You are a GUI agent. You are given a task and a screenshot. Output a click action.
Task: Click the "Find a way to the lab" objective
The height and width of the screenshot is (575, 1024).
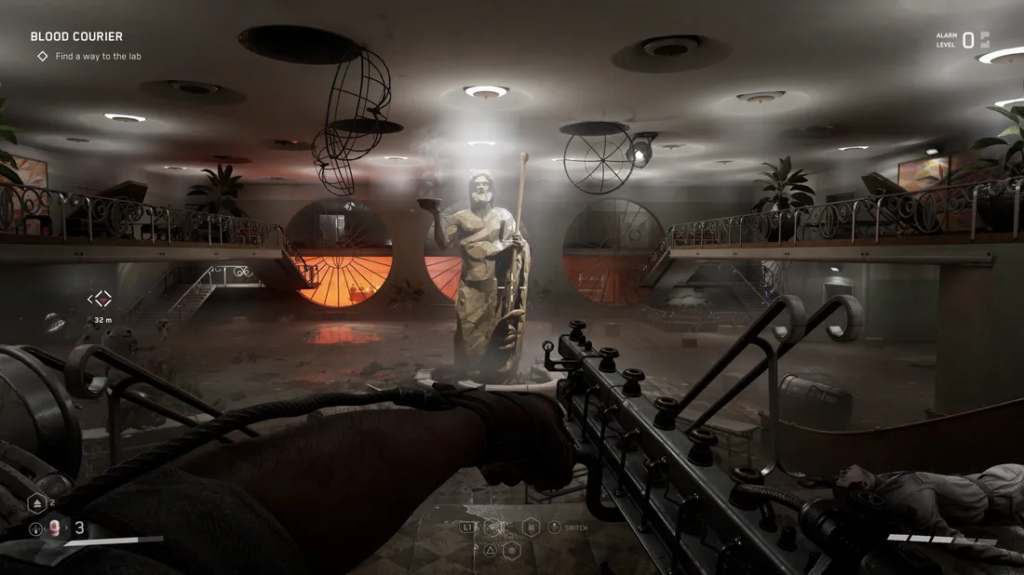point(98,57)
